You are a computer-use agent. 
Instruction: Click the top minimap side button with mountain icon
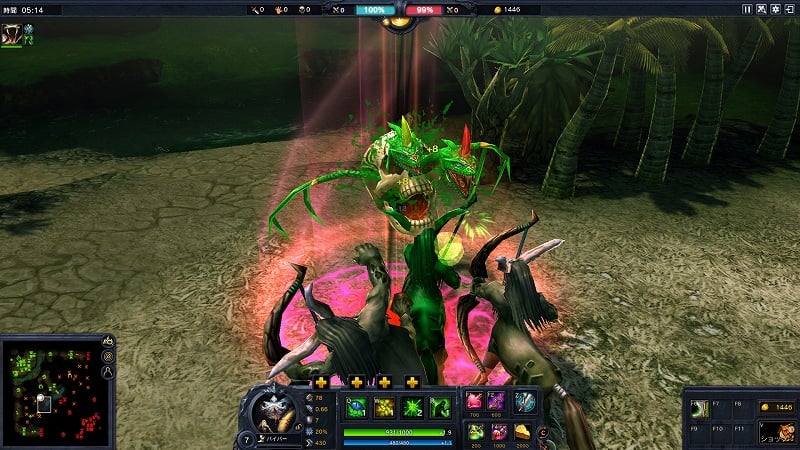pos(108,341)
